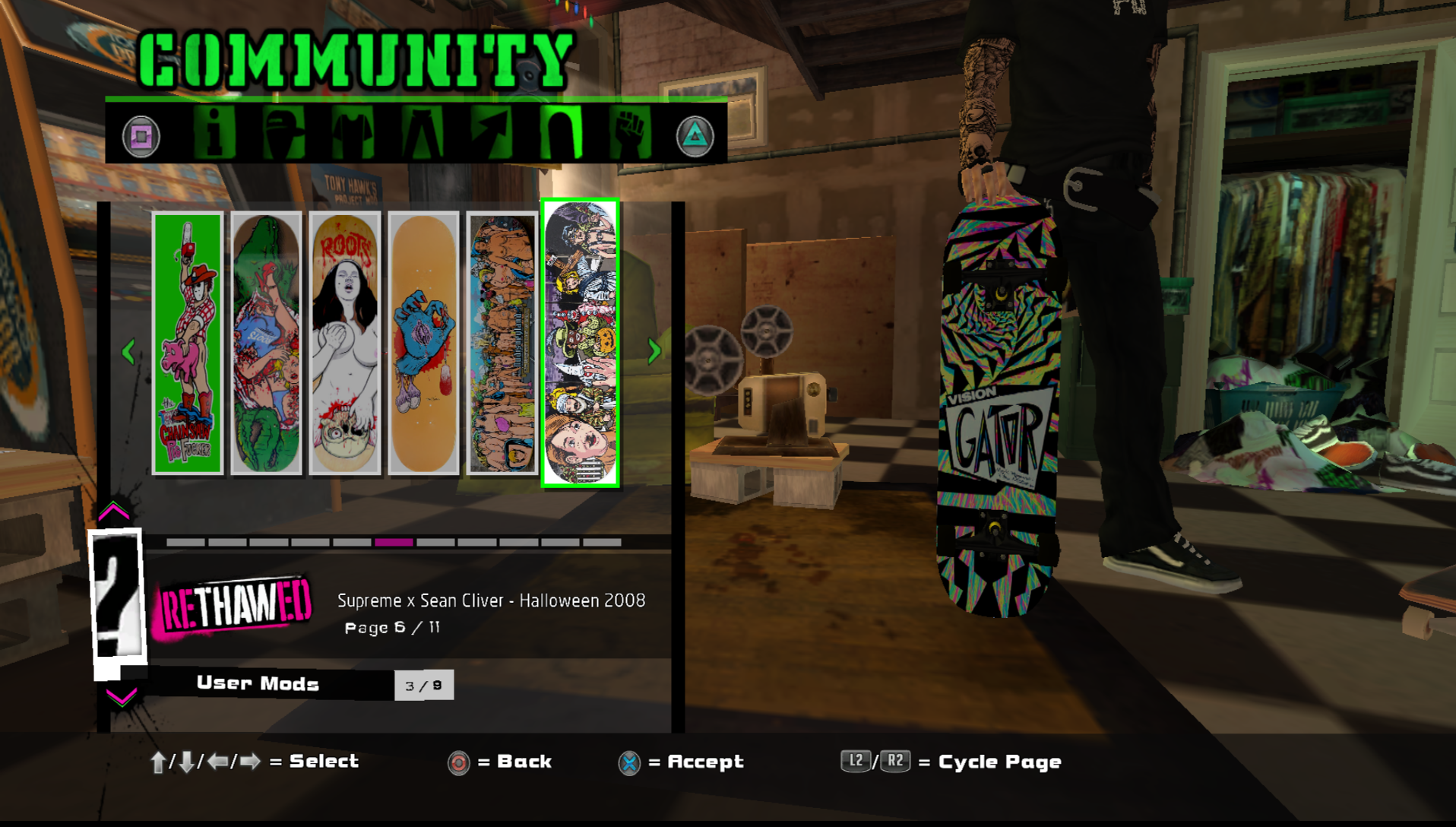The width and height of the screenshot is (1456, 827).
Task: Switch to the cap headwear tab
Action: [x=283, y=134]
